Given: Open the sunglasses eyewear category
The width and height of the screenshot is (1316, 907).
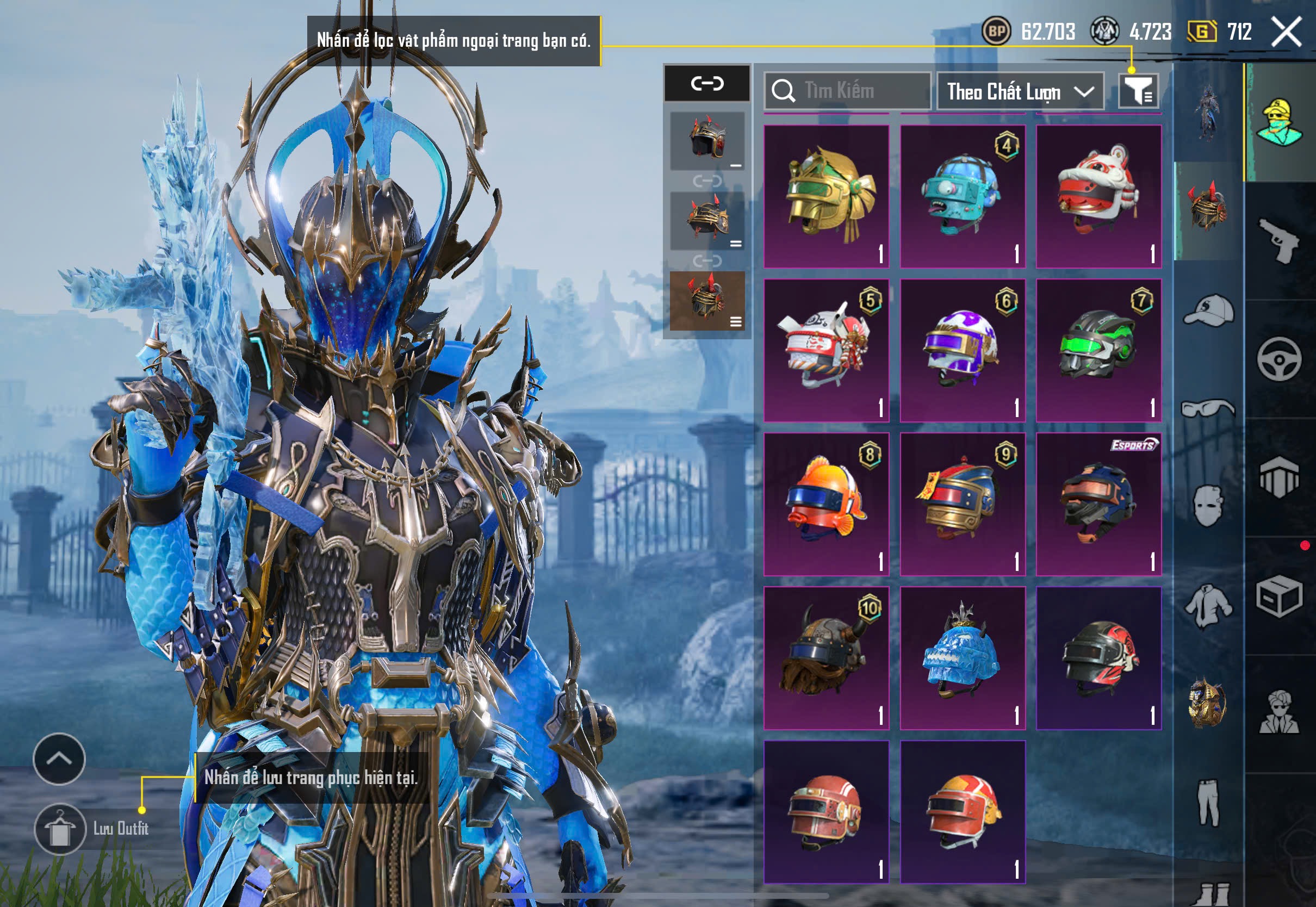Looking at the screenshot, I should tap(1209, 408).
